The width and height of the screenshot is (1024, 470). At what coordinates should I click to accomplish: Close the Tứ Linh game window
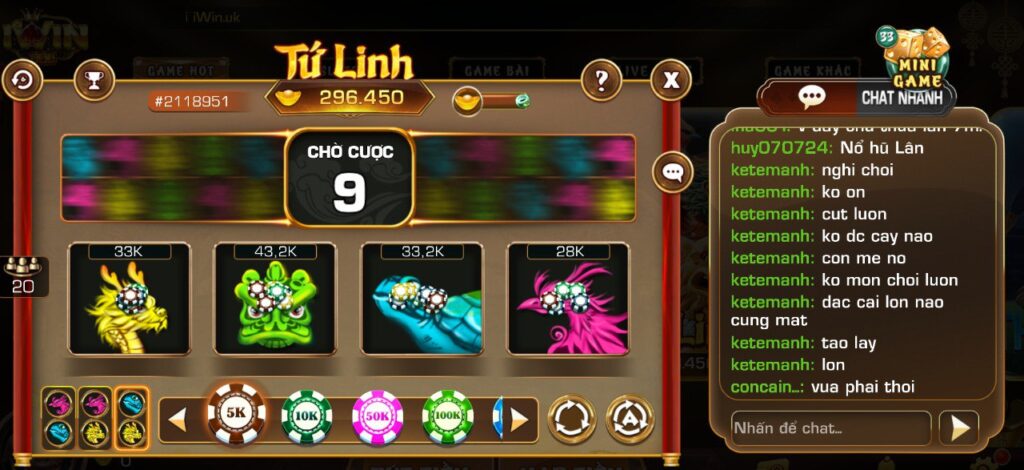[x=672, y=79]
